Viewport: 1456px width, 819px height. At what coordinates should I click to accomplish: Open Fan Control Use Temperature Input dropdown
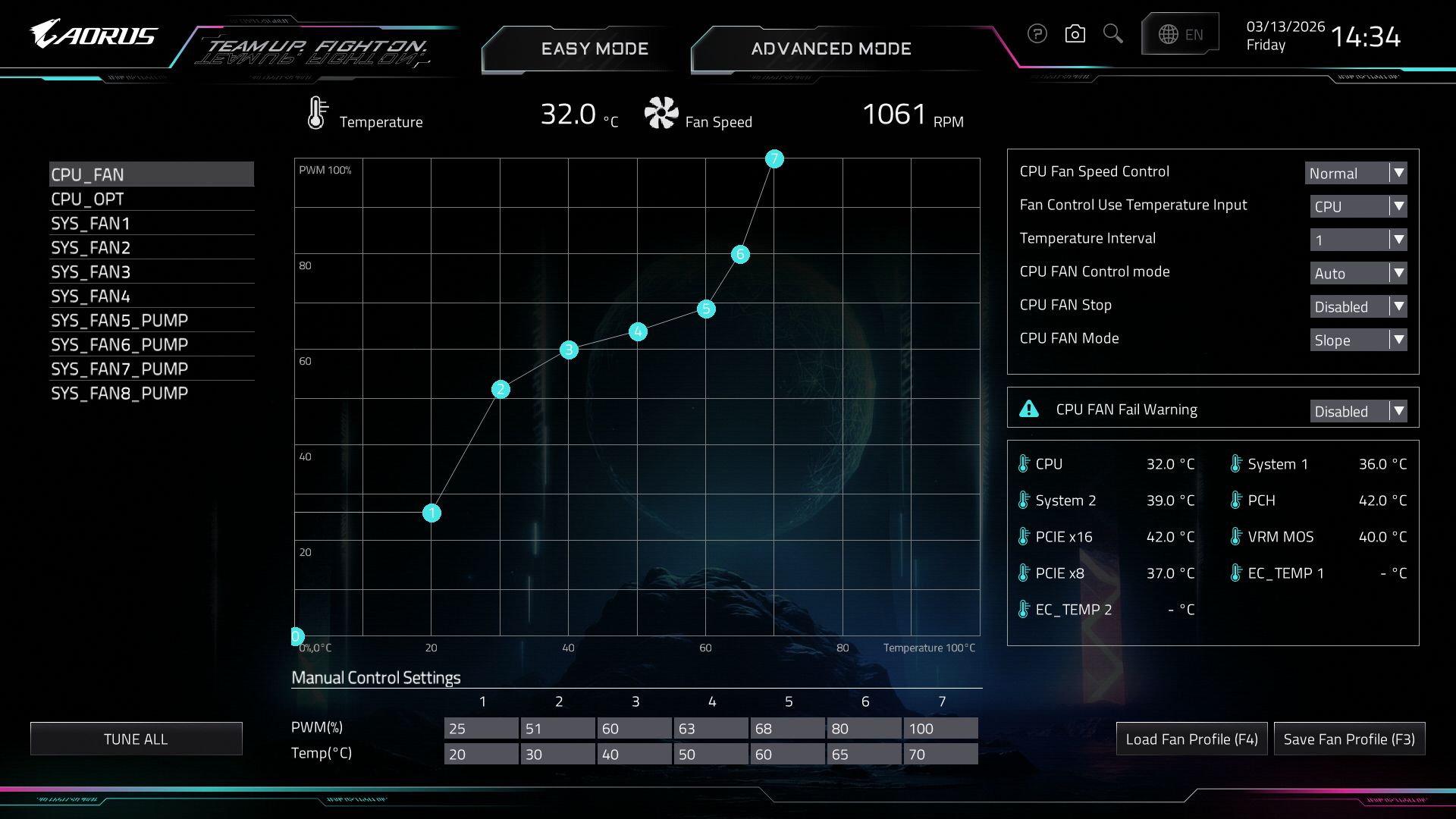click(1358, 206)
